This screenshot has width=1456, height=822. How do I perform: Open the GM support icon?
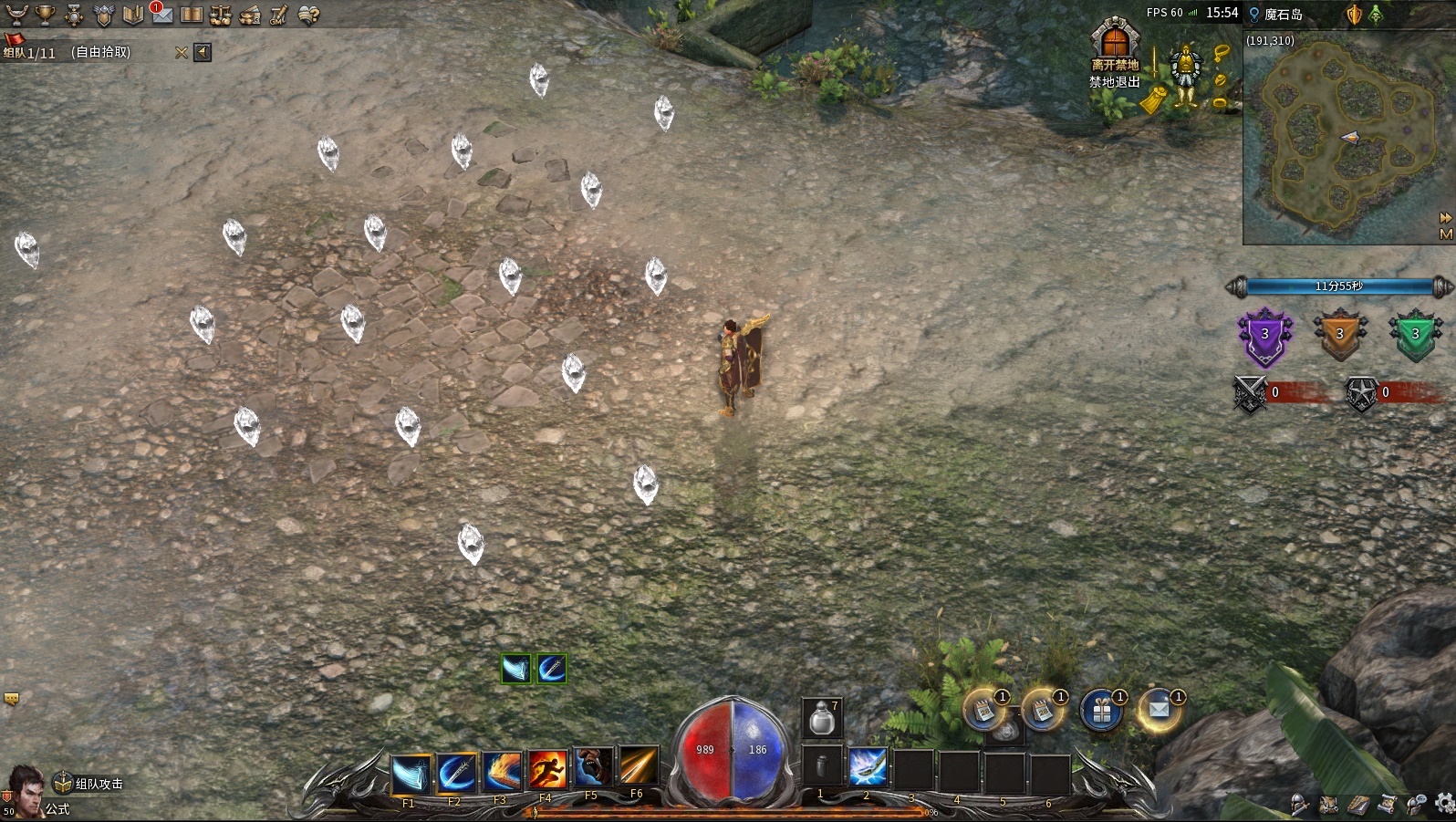pyautogui.click(x=278, y=15)
